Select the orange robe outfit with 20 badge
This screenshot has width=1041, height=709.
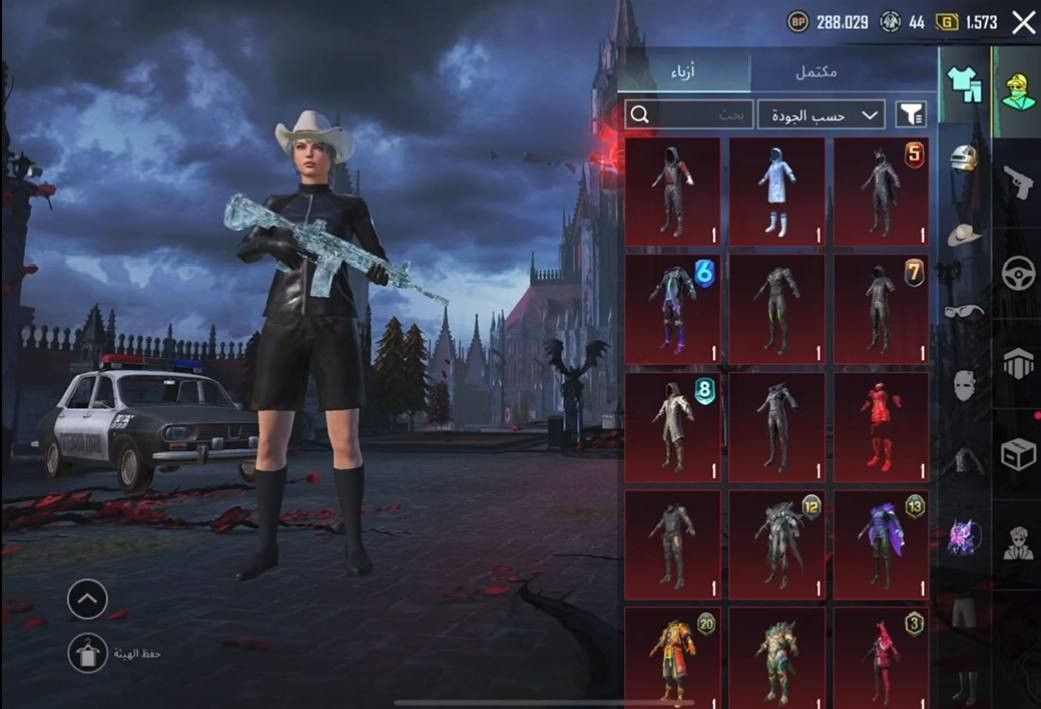pos(672,655)
